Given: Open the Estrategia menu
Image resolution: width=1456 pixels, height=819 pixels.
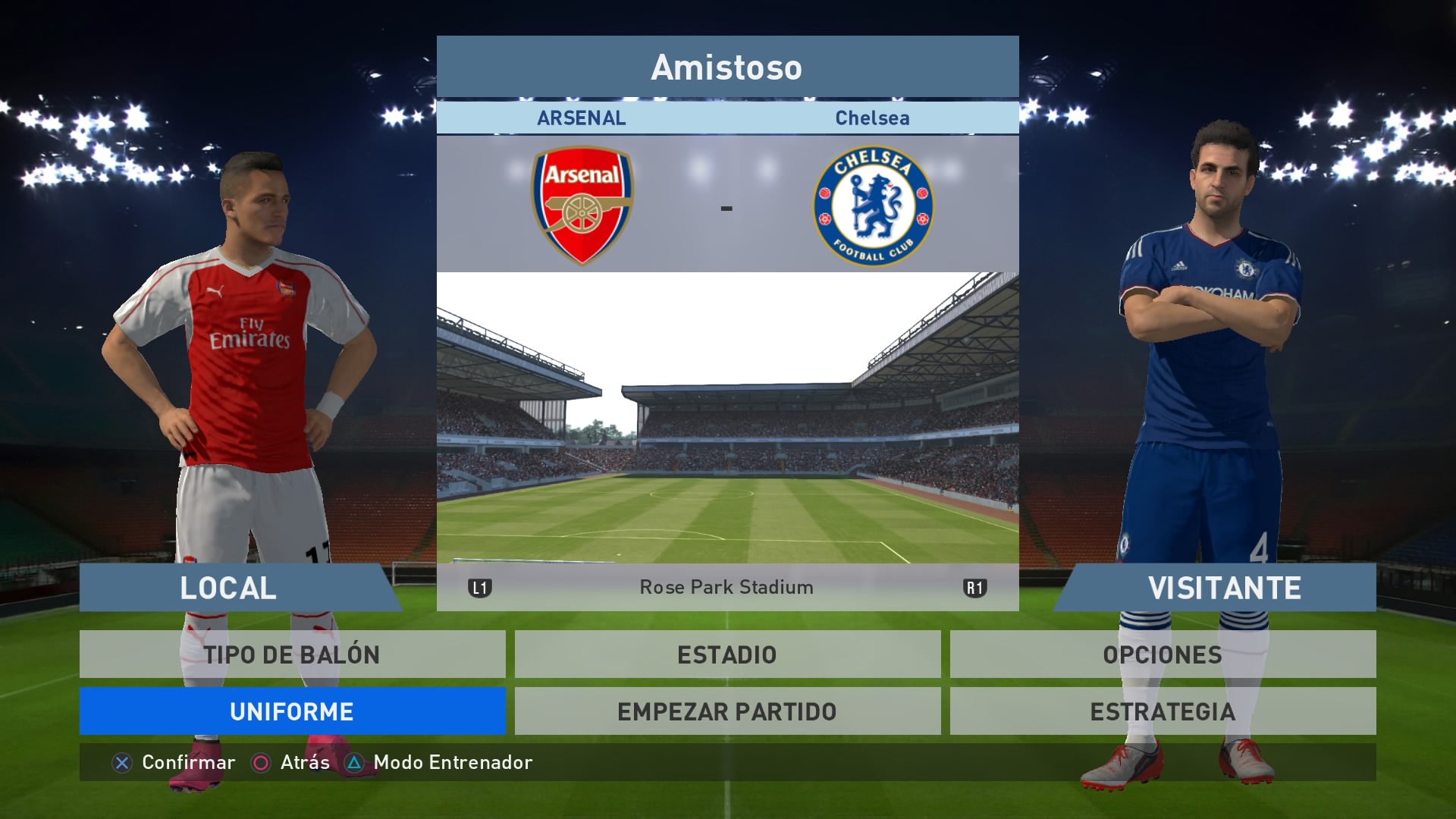Looking at the screenshot, I should [x=1163, y=711].
